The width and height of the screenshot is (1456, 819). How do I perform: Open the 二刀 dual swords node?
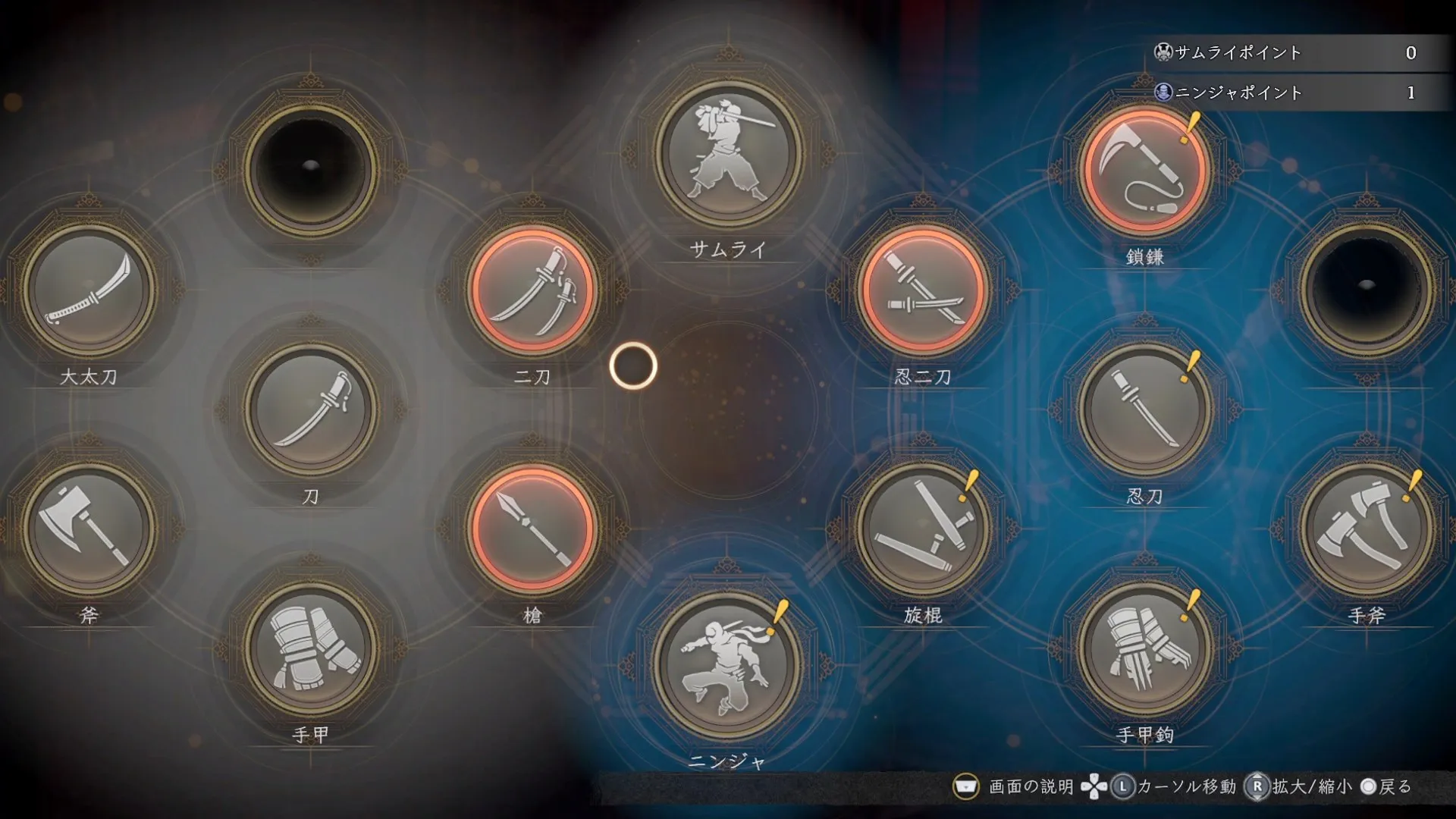coord(532,290)
